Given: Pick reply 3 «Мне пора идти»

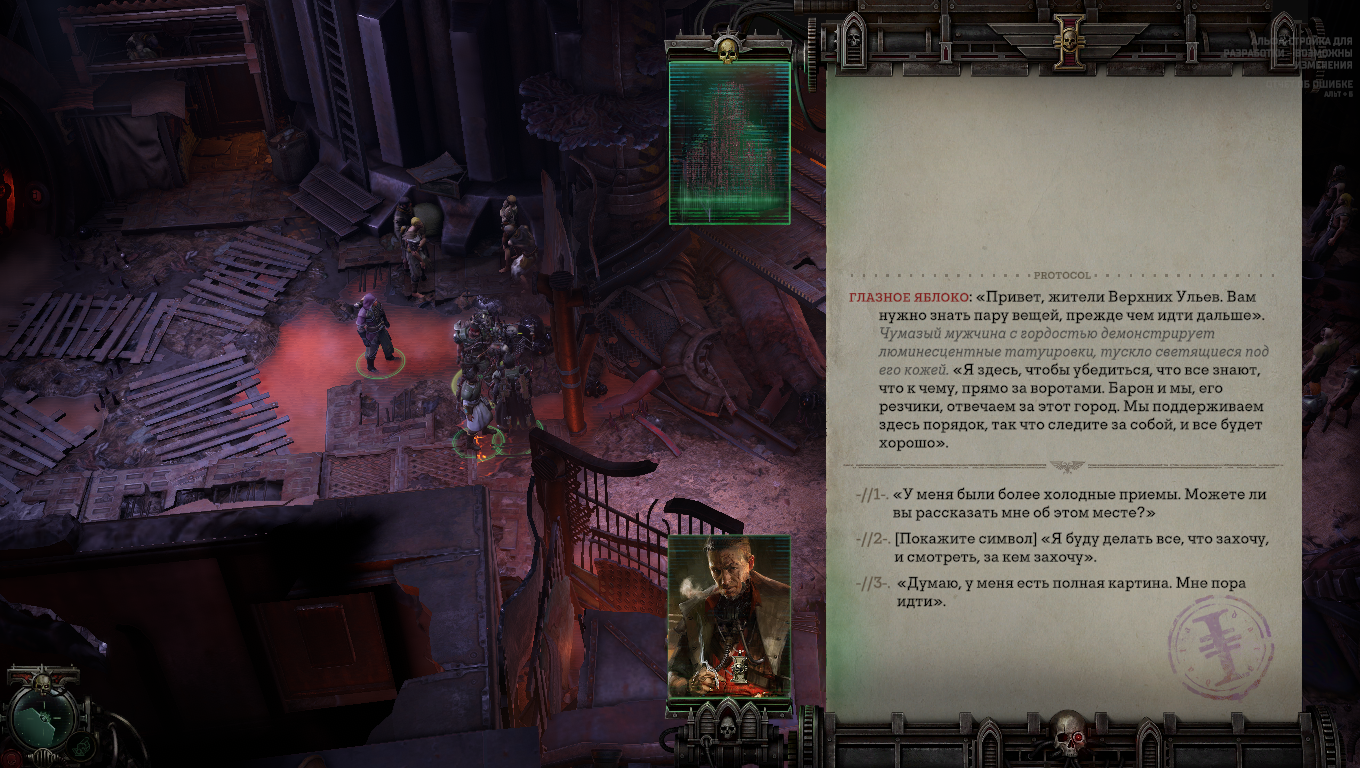Looking at the screenshot, I should tap(1070, 592).
